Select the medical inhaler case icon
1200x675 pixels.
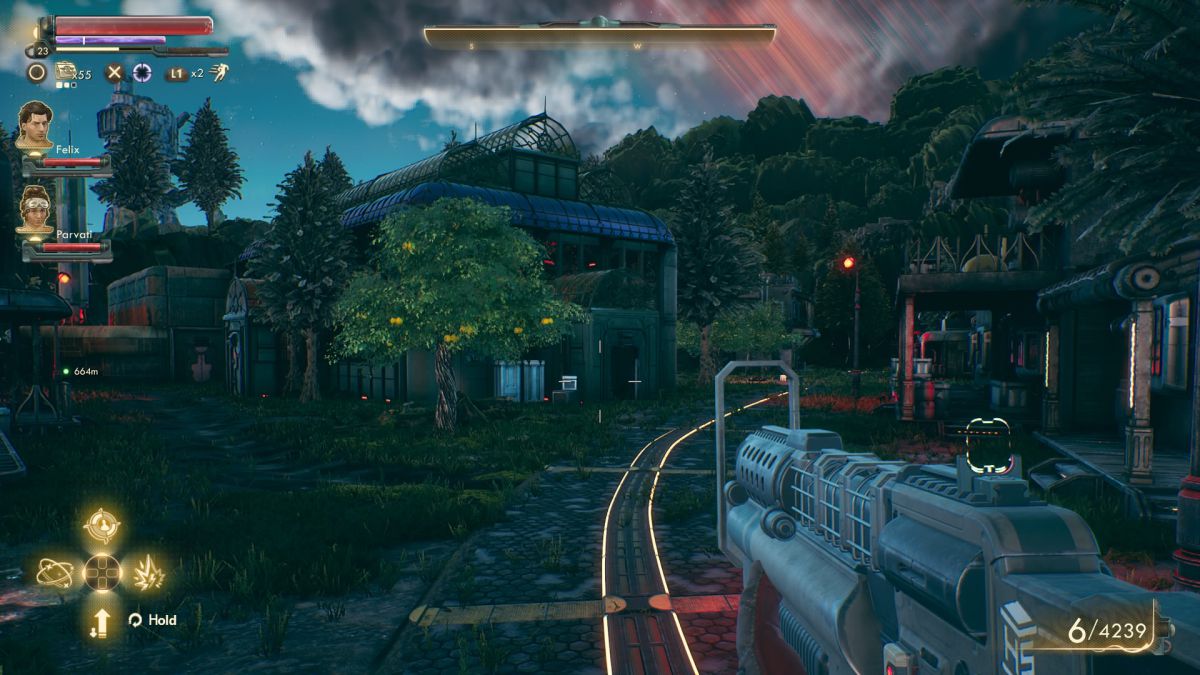66,71
